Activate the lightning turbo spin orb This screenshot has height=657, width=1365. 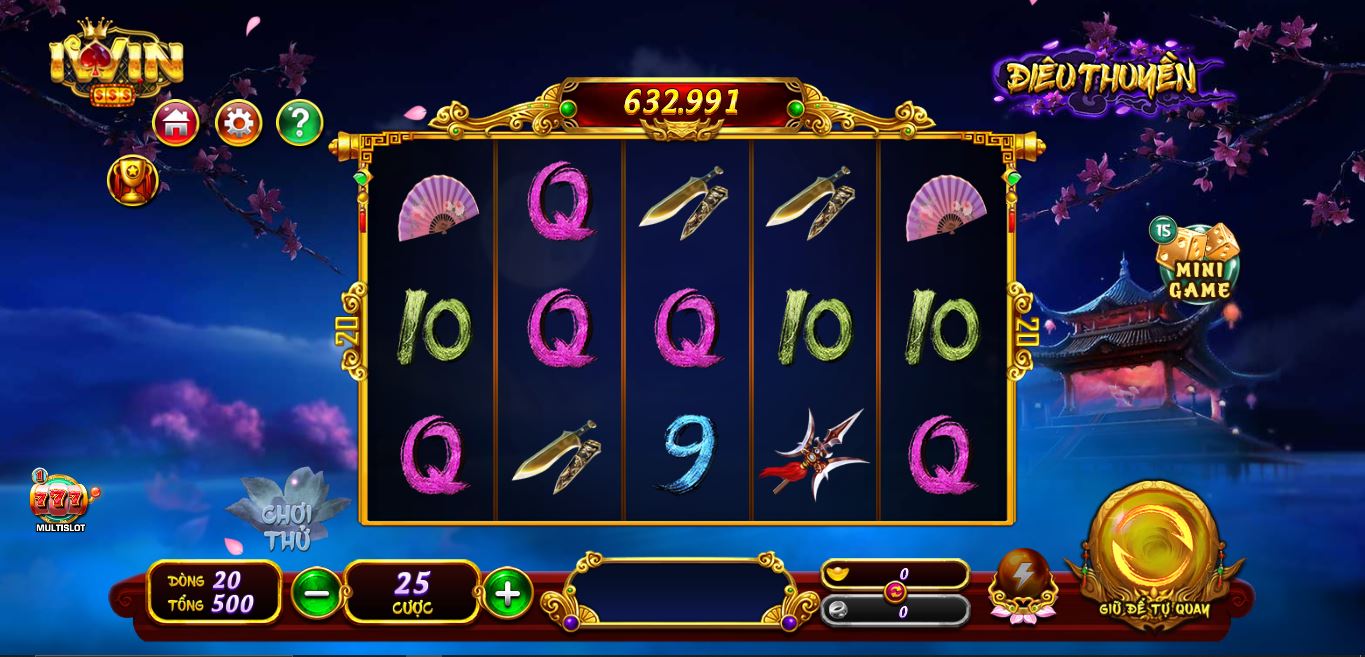tap(1023, 580)
